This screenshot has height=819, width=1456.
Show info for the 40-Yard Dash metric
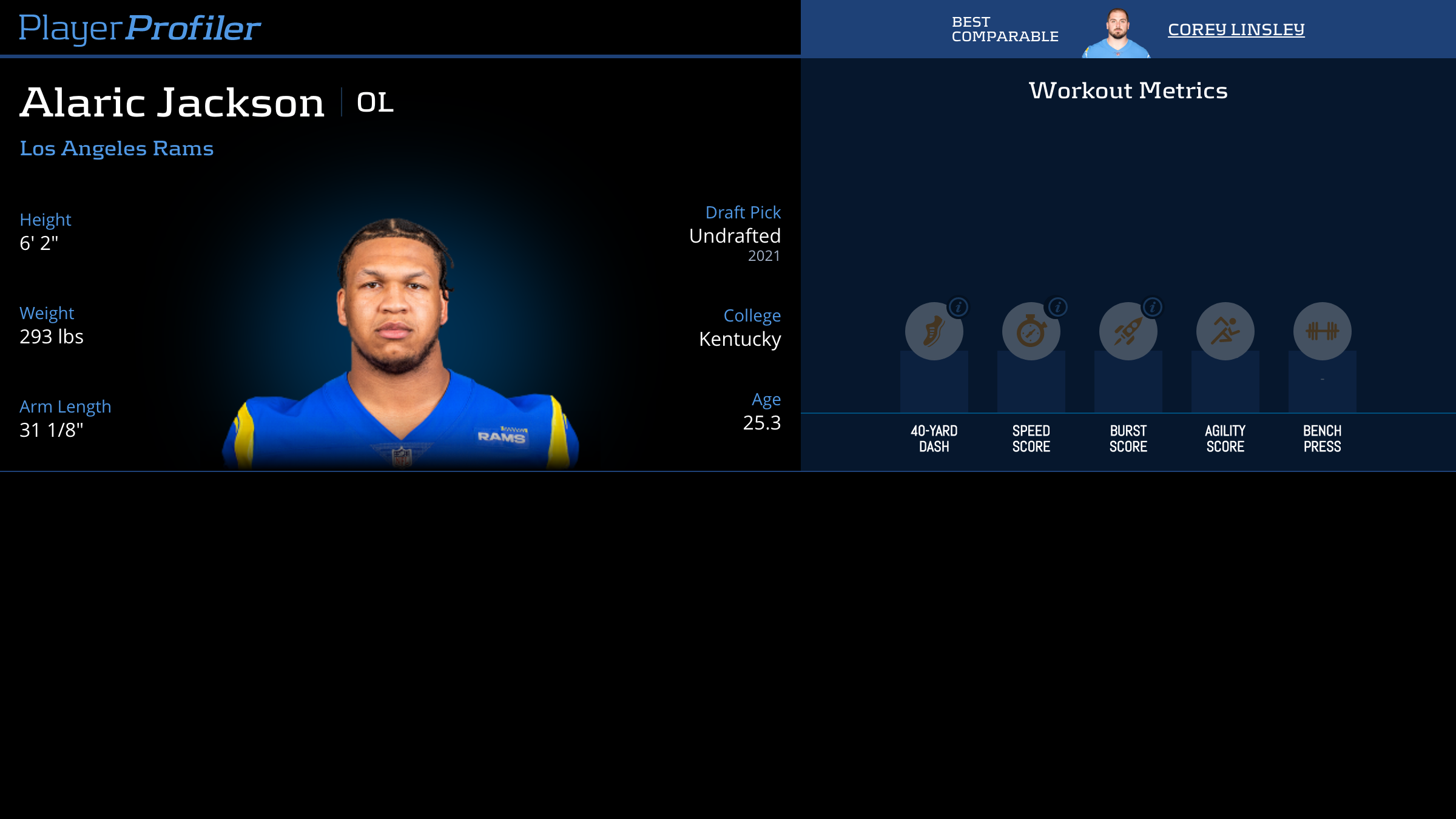pyautogui.click(x=959, y=308)
